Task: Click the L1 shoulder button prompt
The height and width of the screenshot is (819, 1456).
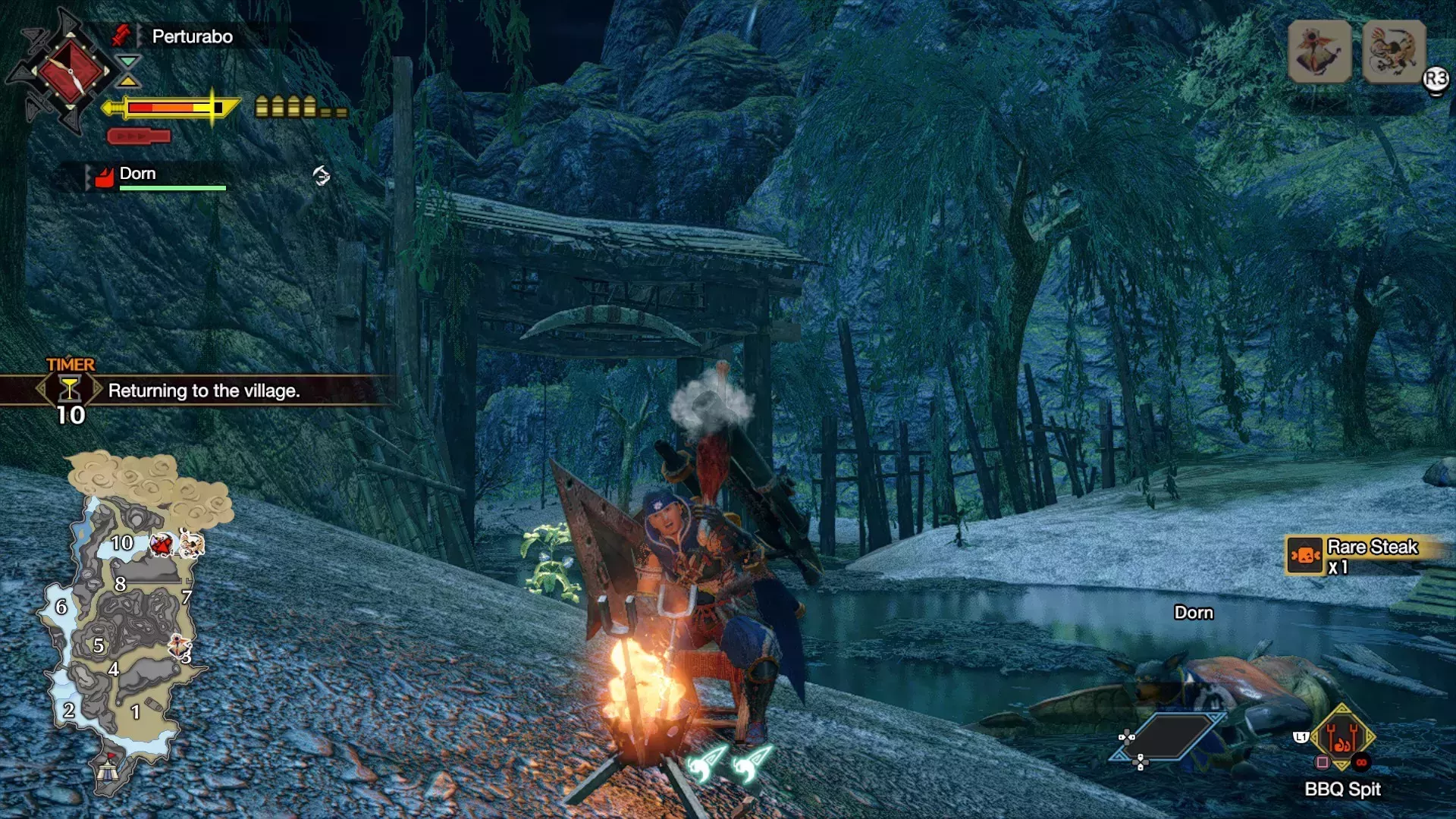Action: click(x=1301, y=737)
